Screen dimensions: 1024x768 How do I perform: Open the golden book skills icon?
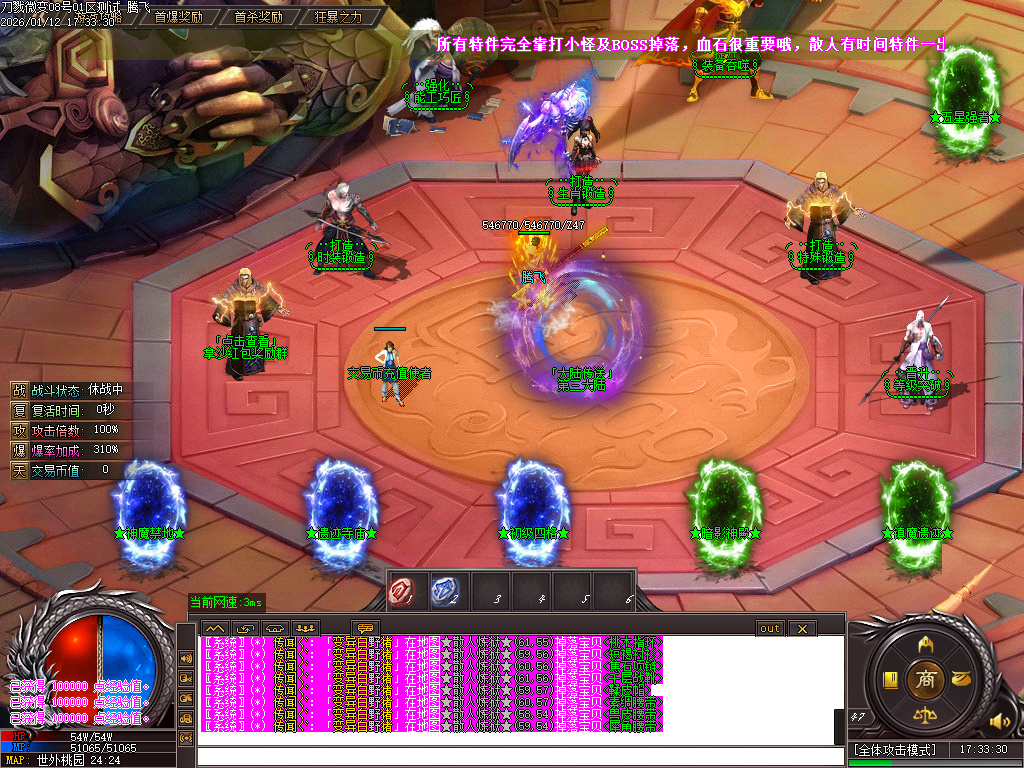pos(888,680)
